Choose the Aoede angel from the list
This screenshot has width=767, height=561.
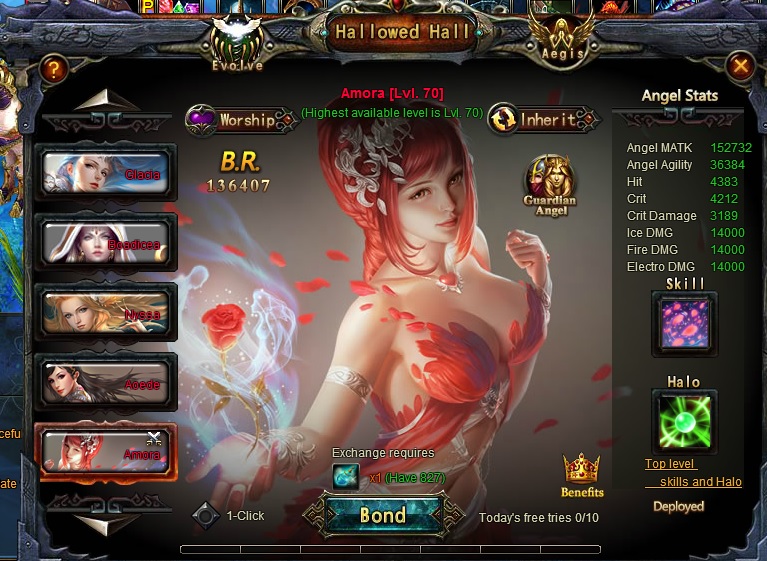[x=106, y=382]
